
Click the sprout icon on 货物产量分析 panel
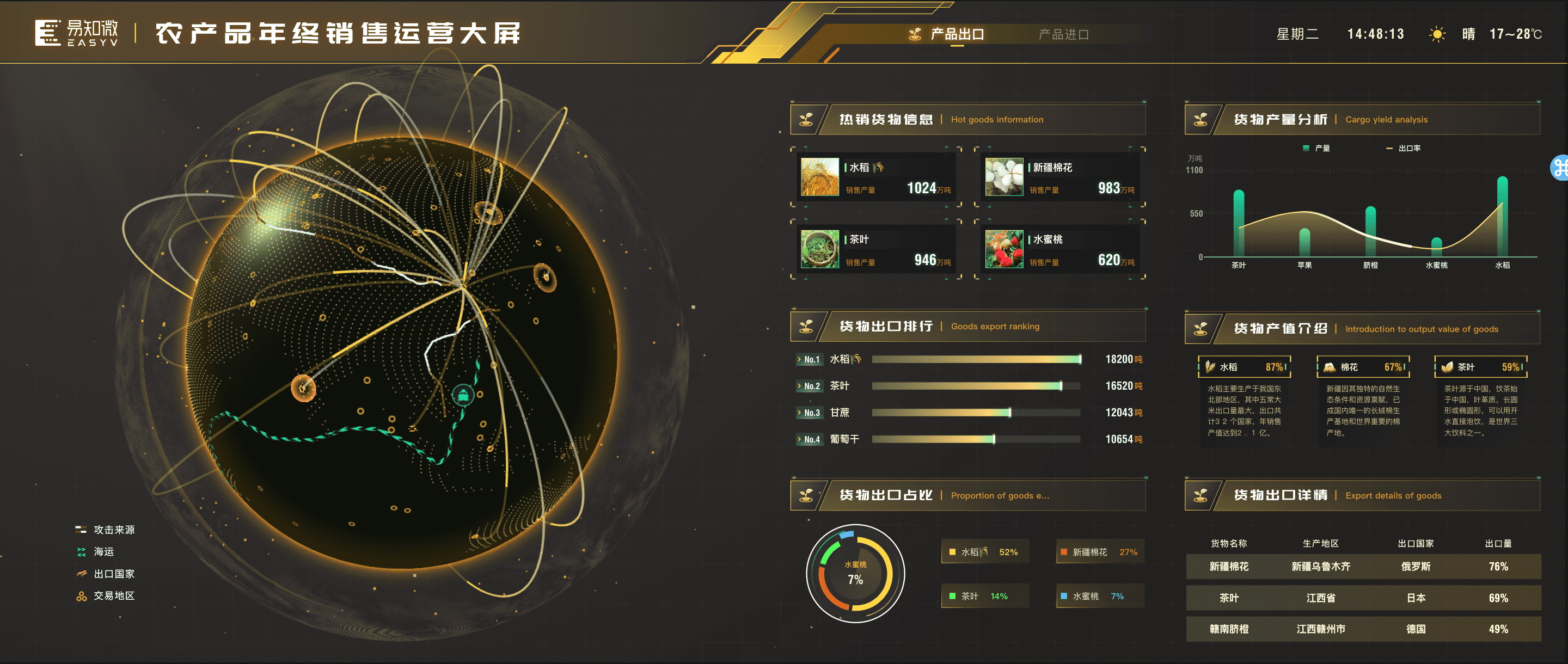pos(1201,119)
